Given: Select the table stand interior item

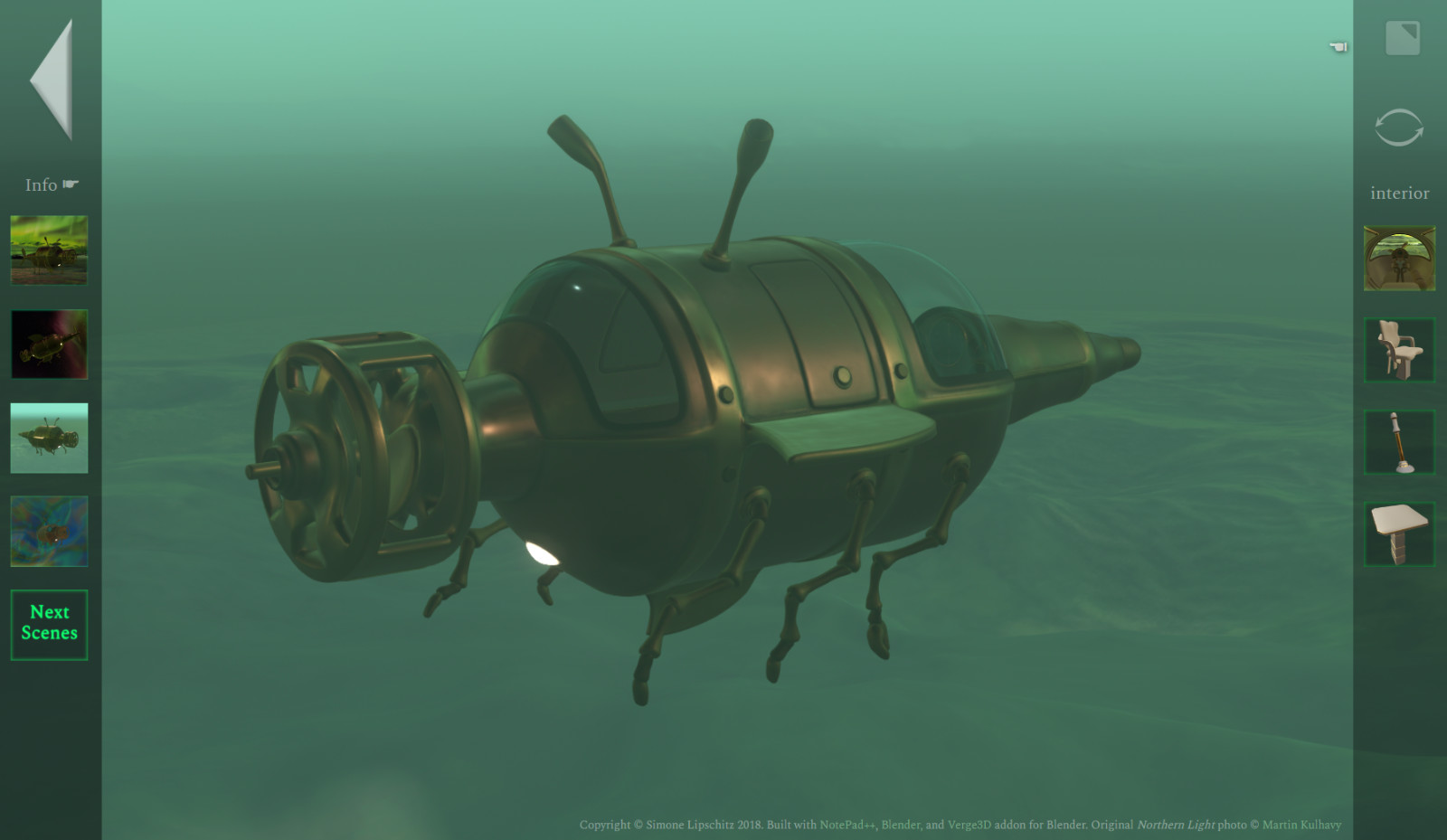Looking at the screenshot, I should (x=1399, y=533).
